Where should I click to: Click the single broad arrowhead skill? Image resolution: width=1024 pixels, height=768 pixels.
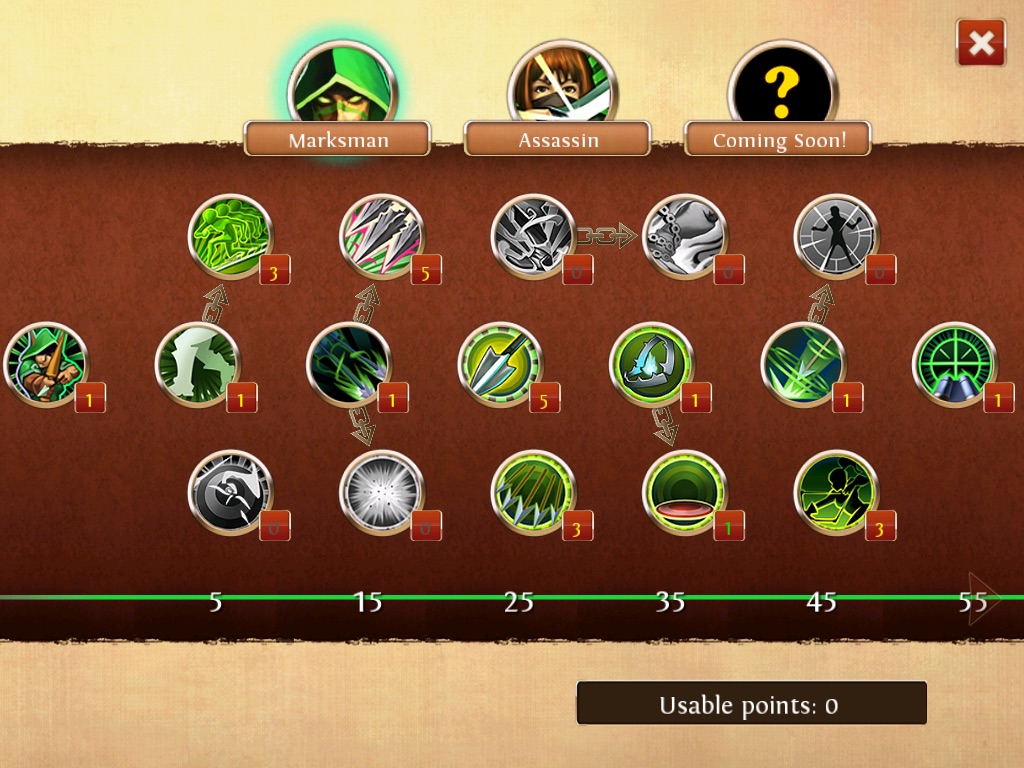[x=500, y=364]
